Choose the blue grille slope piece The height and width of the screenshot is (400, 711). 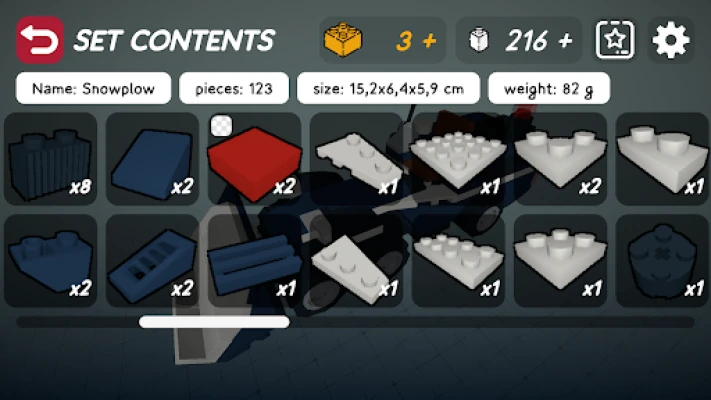click(x=152, y=260)
